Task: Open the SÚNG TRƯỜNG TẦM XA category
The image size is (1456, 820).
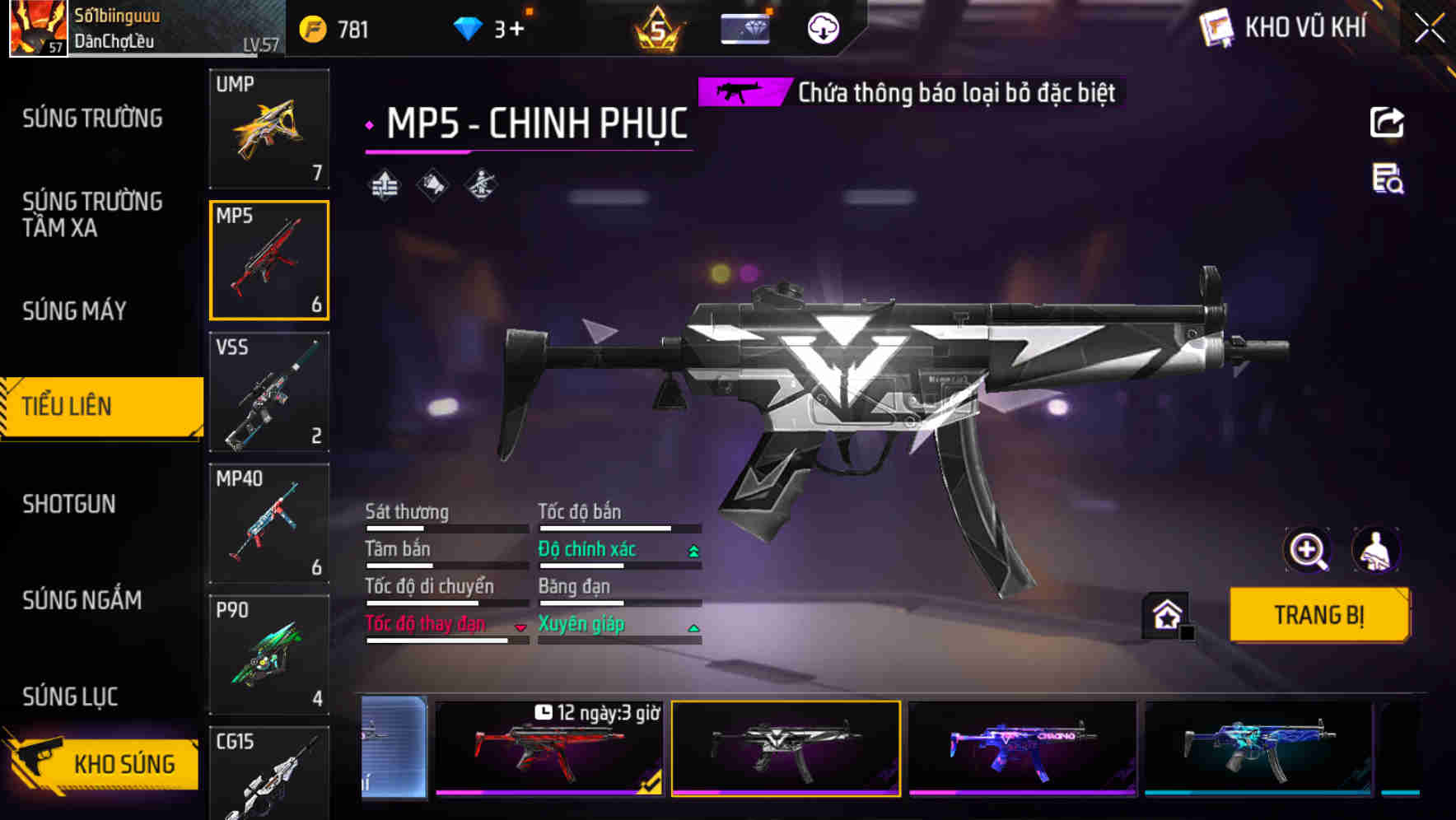Action: coord(92,214)
